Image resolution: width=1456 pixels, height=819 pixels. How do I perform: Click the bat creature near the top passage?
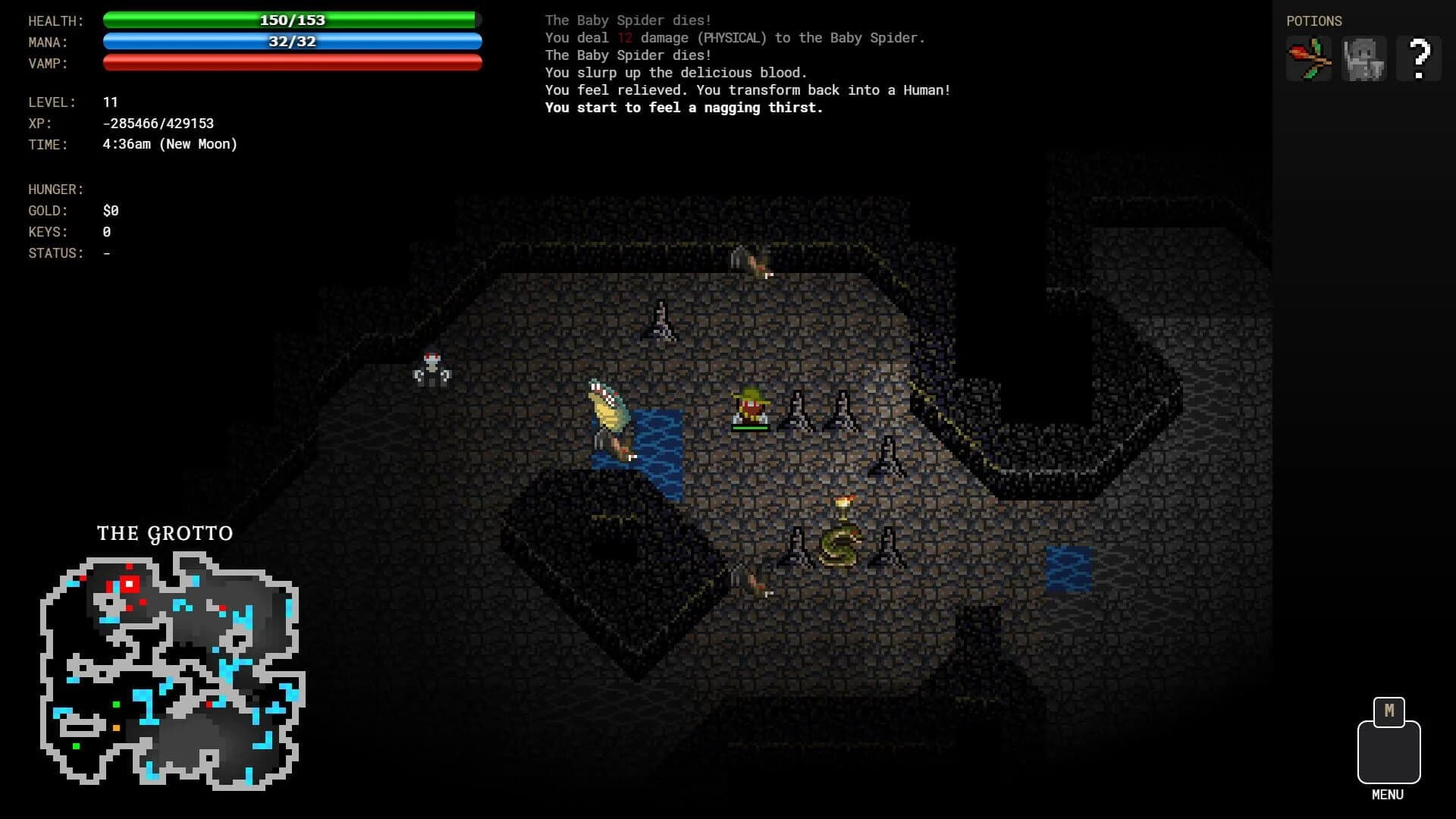(661, 322)
